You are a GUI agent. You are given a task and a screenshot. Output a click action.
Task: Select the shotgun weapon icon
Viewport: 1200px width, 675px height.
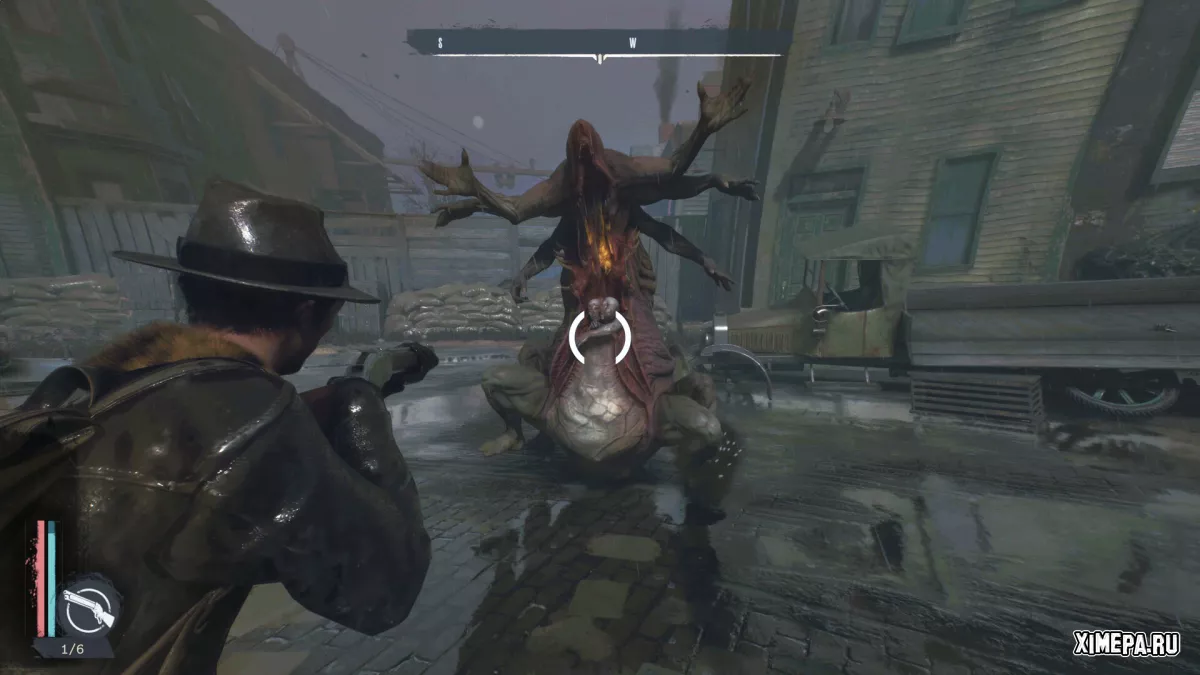tap(87, 604)
